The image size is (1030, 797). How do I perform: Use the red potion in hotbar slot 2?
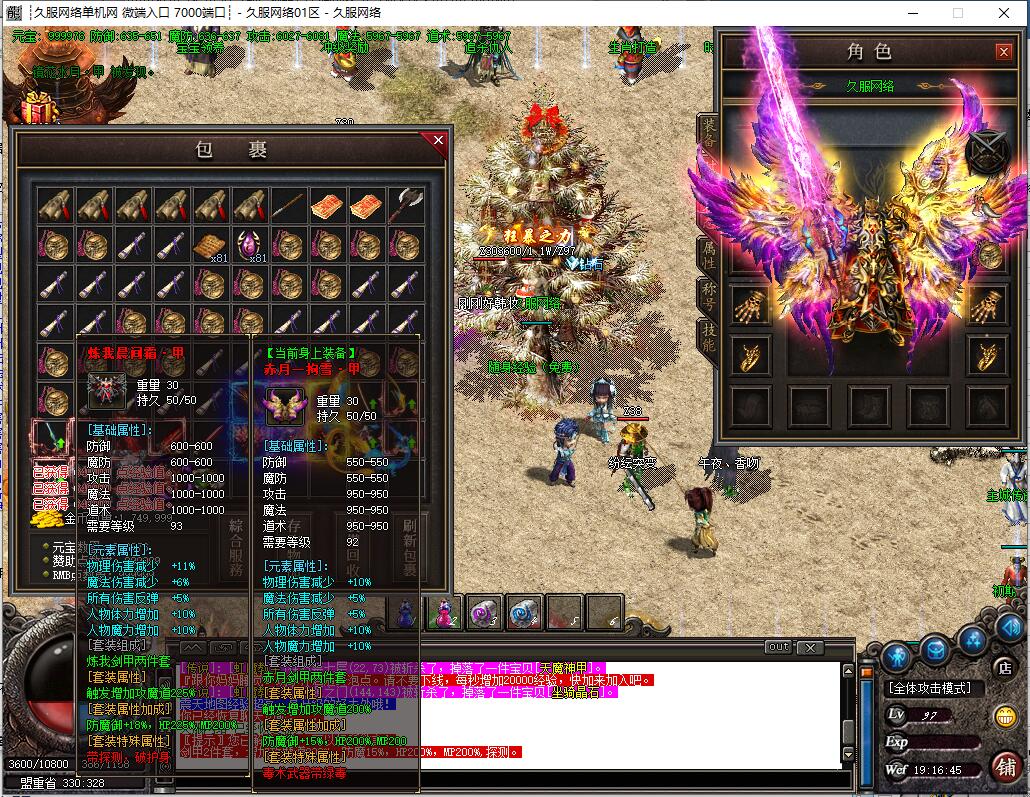pos(443,612)
